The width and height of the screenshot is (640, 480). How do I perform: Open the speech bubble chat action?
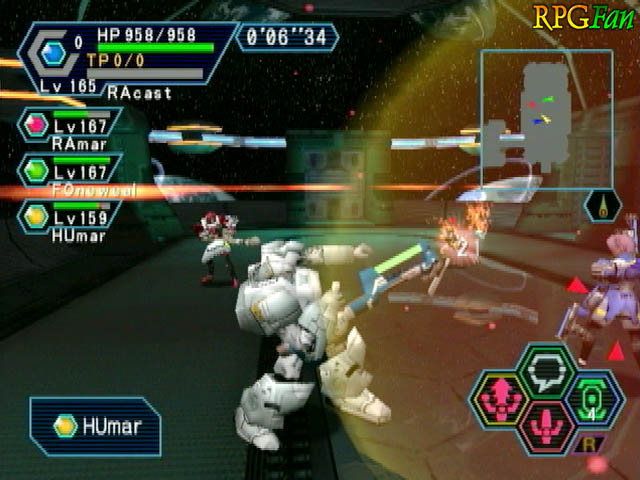point(546,370)
